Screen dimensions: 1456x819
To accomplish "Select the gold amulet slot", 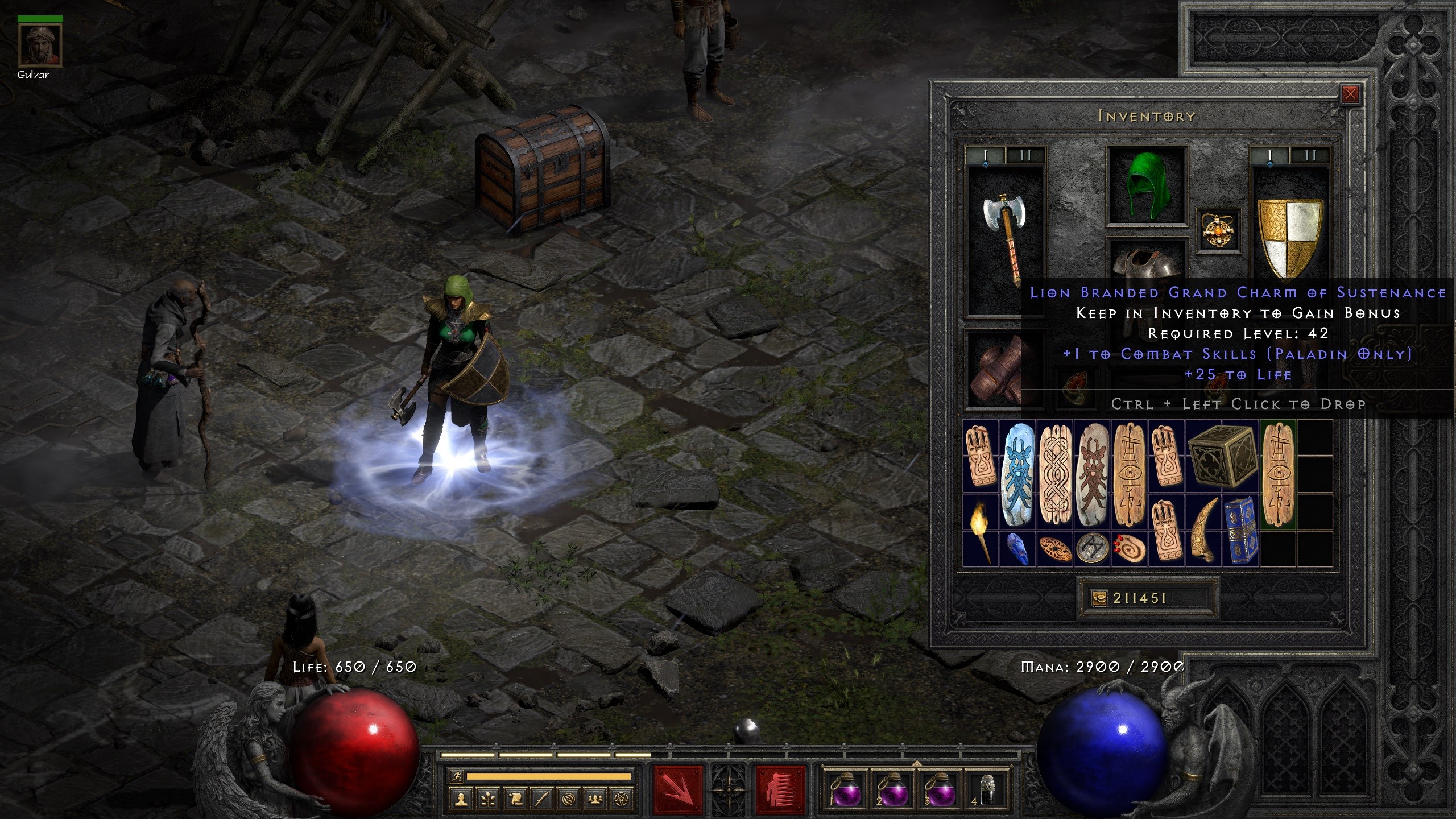I will pos(1218,230).
